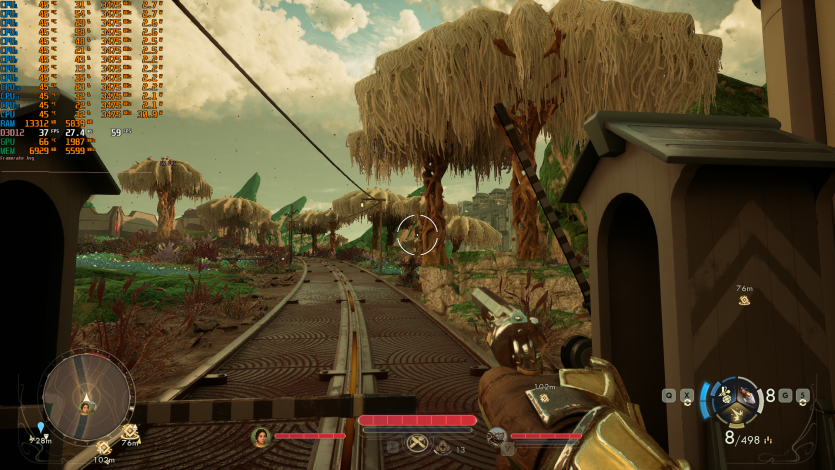This screenshot has height=470, width=835.
Task: Click the 102m quest marker by the minimap
Action: pos(104,447)
